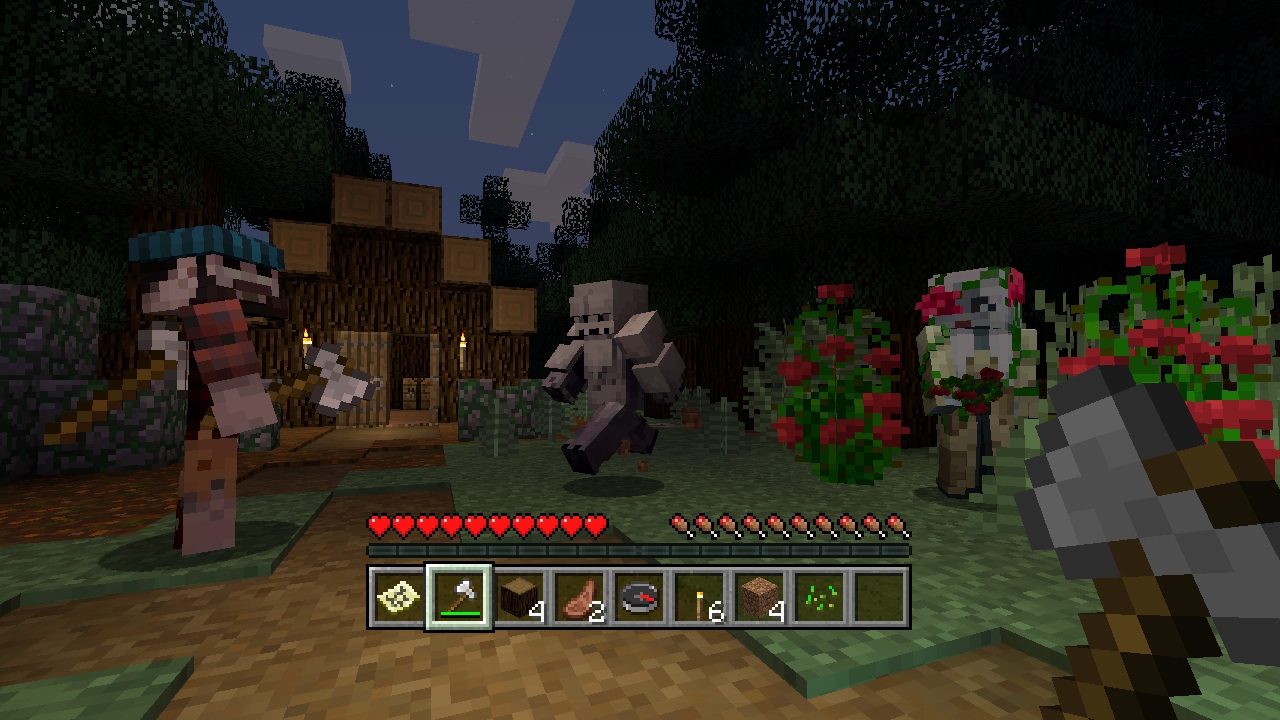Screen dimensions: 1280x720
Task: Select the map in the first hotbar slot
Action: click(x=397, y=599)
